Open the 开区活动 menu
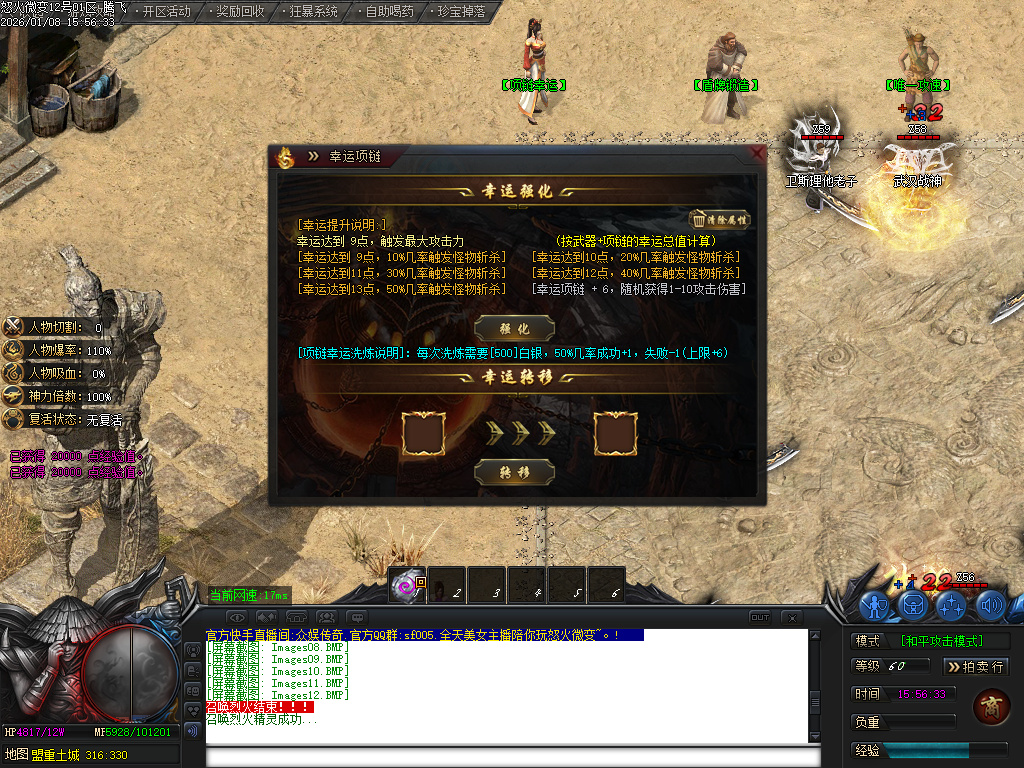Viewport: 1024px width, 768px height. [x=166, y=12]
